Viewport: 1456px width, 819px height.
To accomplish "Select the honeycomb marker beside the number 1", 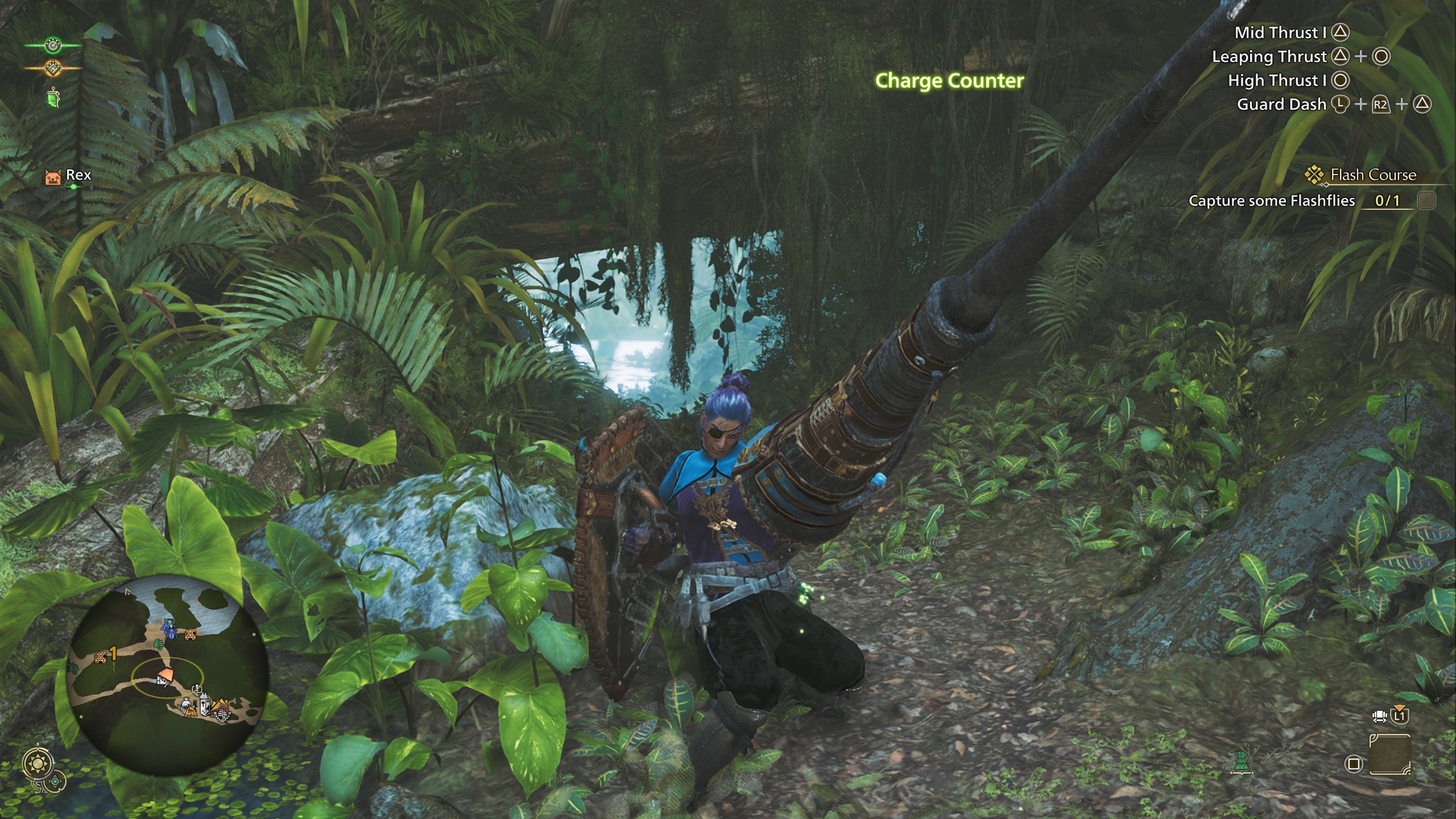I will (x=101, y=657).
